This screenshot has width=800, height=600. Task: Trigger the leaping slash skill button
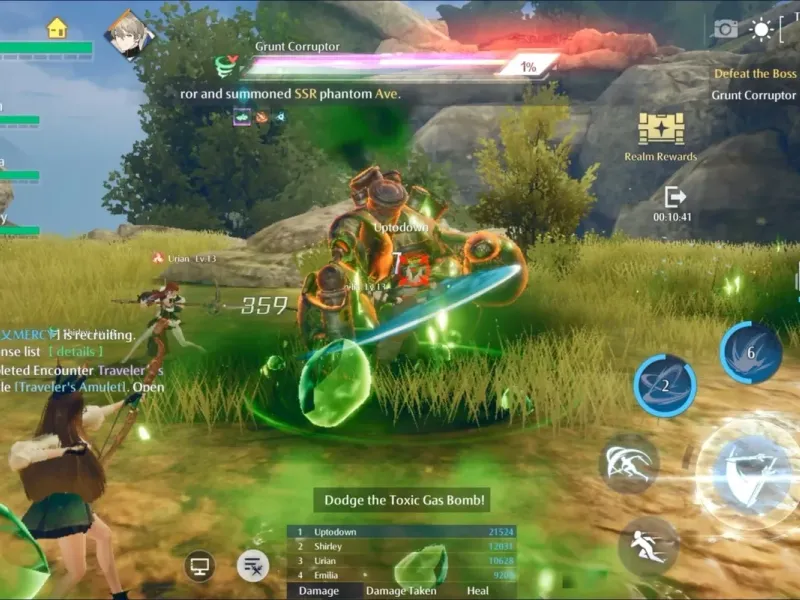click(629, 464)
